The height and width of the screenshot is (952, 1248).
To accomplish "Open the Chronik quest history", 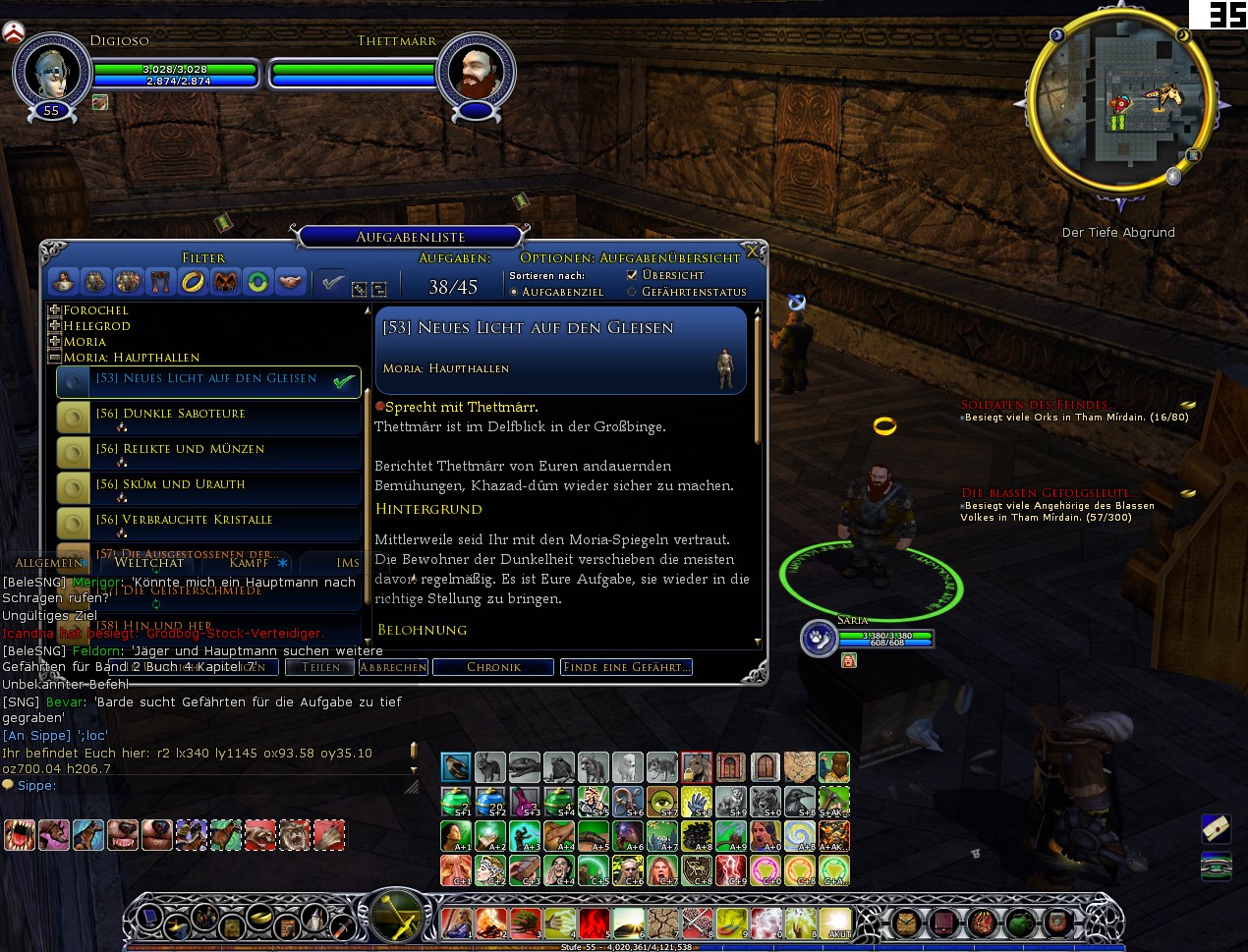I will (493, 667).
